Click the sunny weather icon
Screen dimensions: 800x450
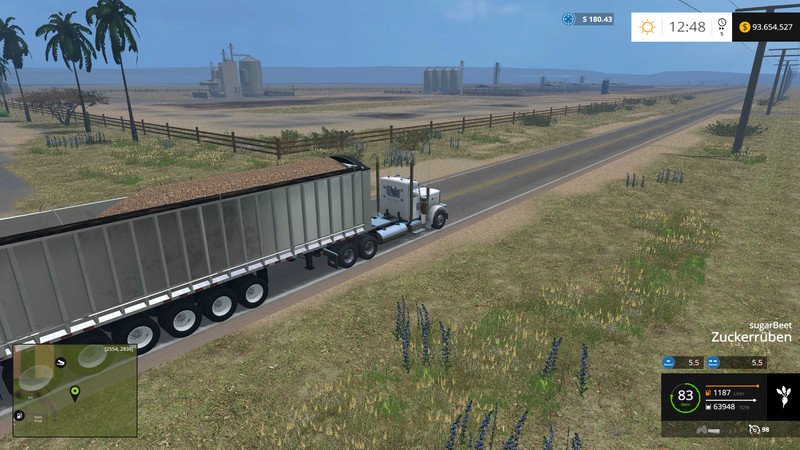(647, 27)
